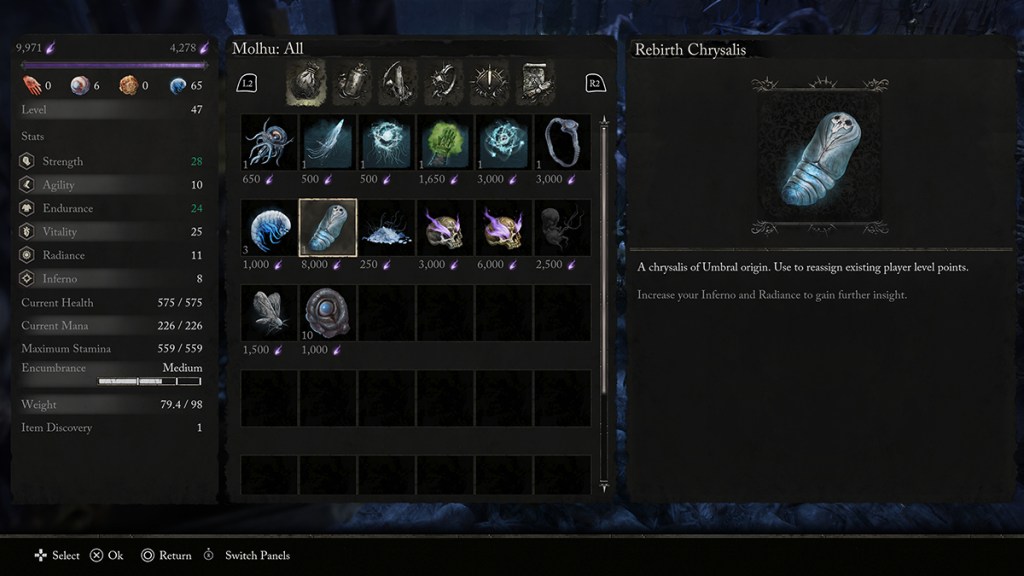This screenshot has height=576, width=1024.
Task: Pick the stone eye item with quantity 10
Action: [328, 312]
